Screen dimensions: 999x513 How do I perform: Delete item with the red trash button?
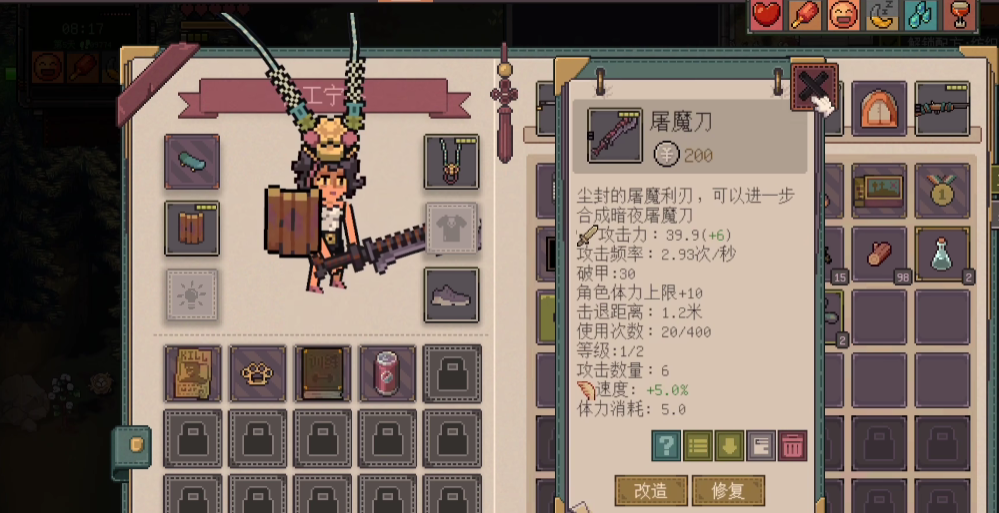[x=792, y=446]
